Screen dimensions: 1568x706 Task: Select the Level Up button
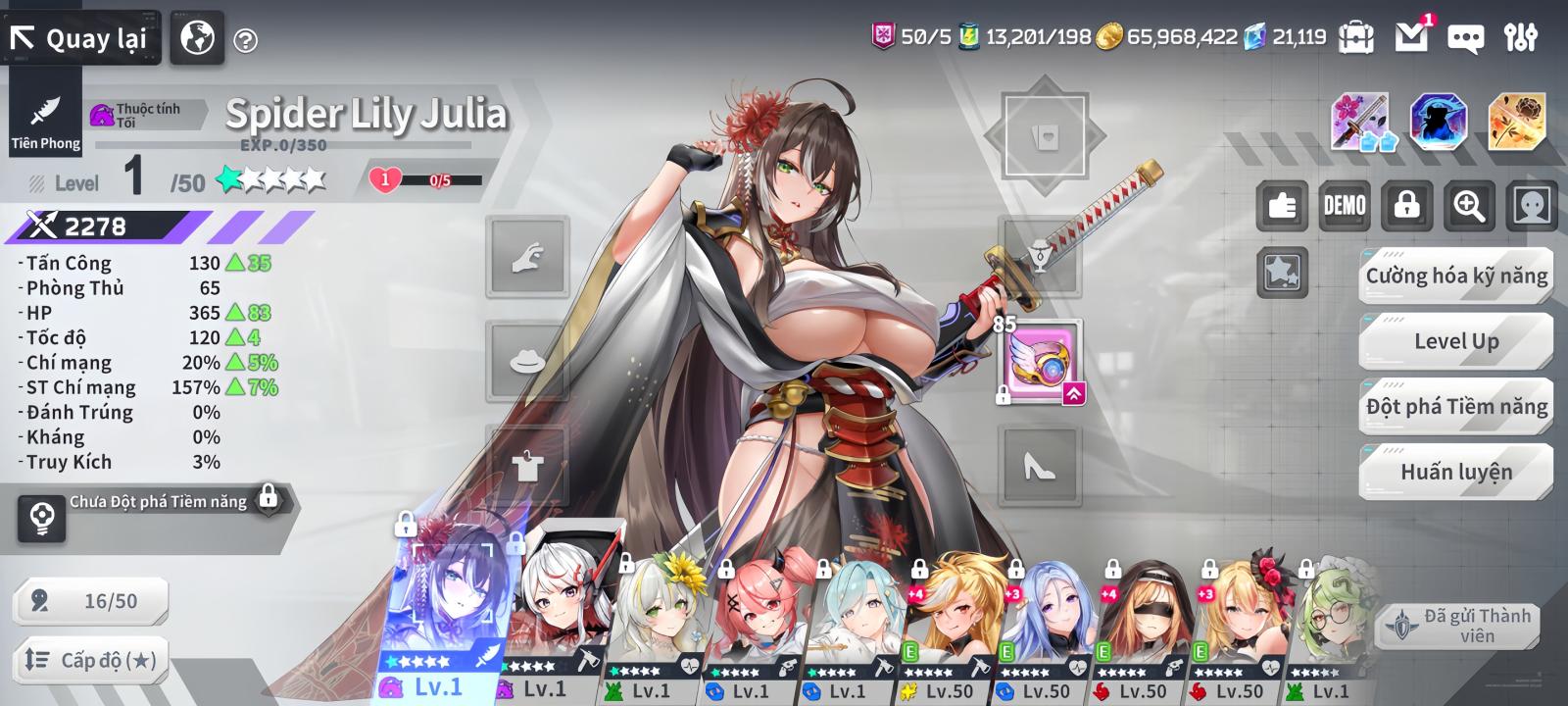click(1456, 341)
